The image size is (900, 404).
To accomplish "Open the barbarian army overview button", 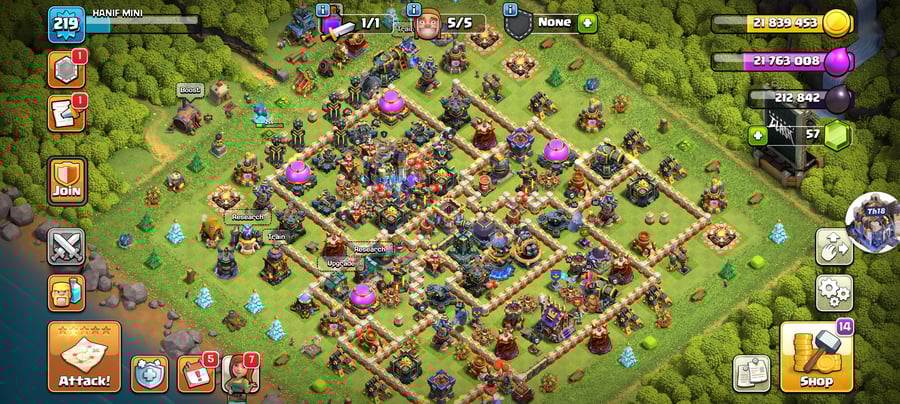I will [x=66, y=293].
